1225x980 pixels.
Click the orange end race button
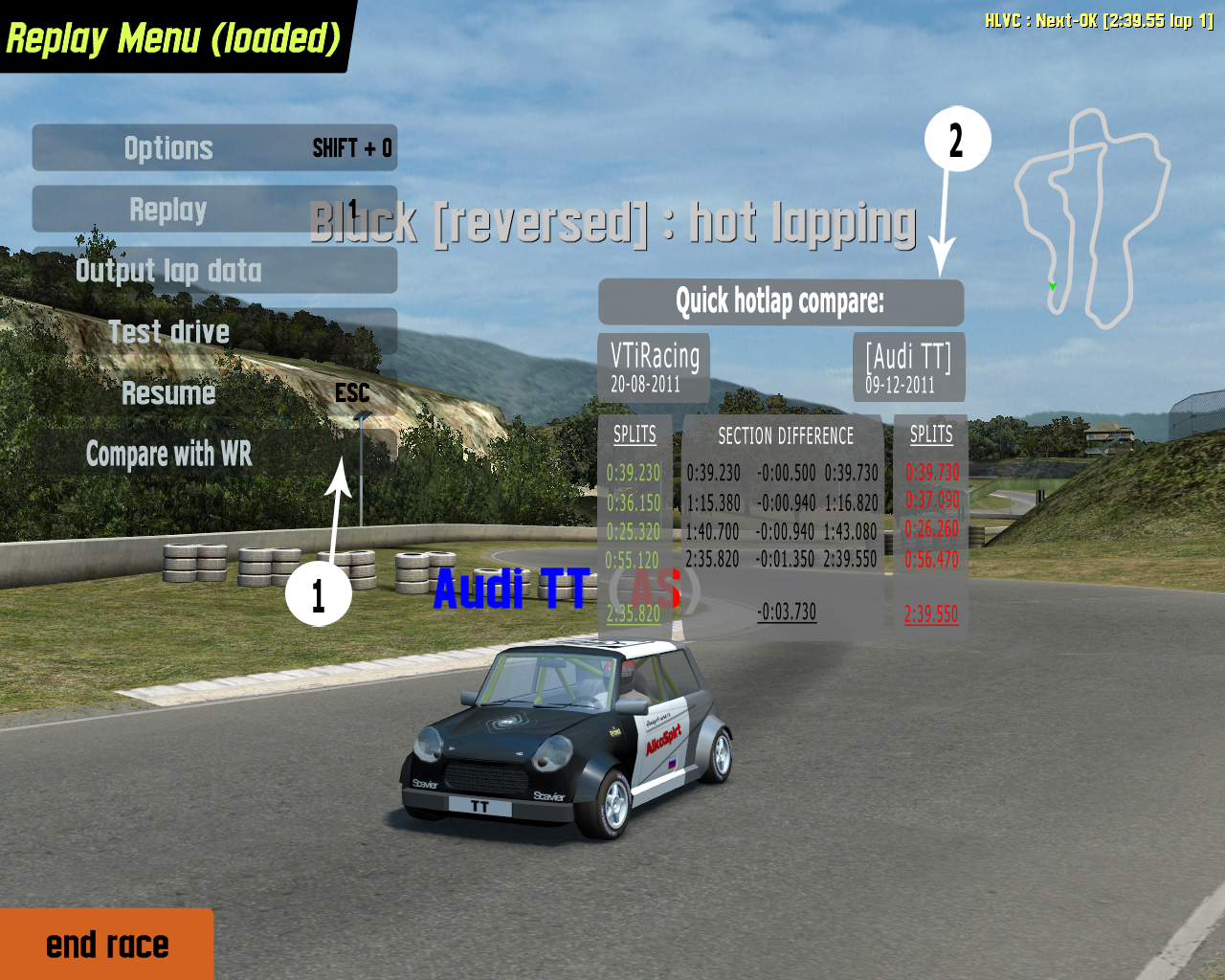coord(106,945)
